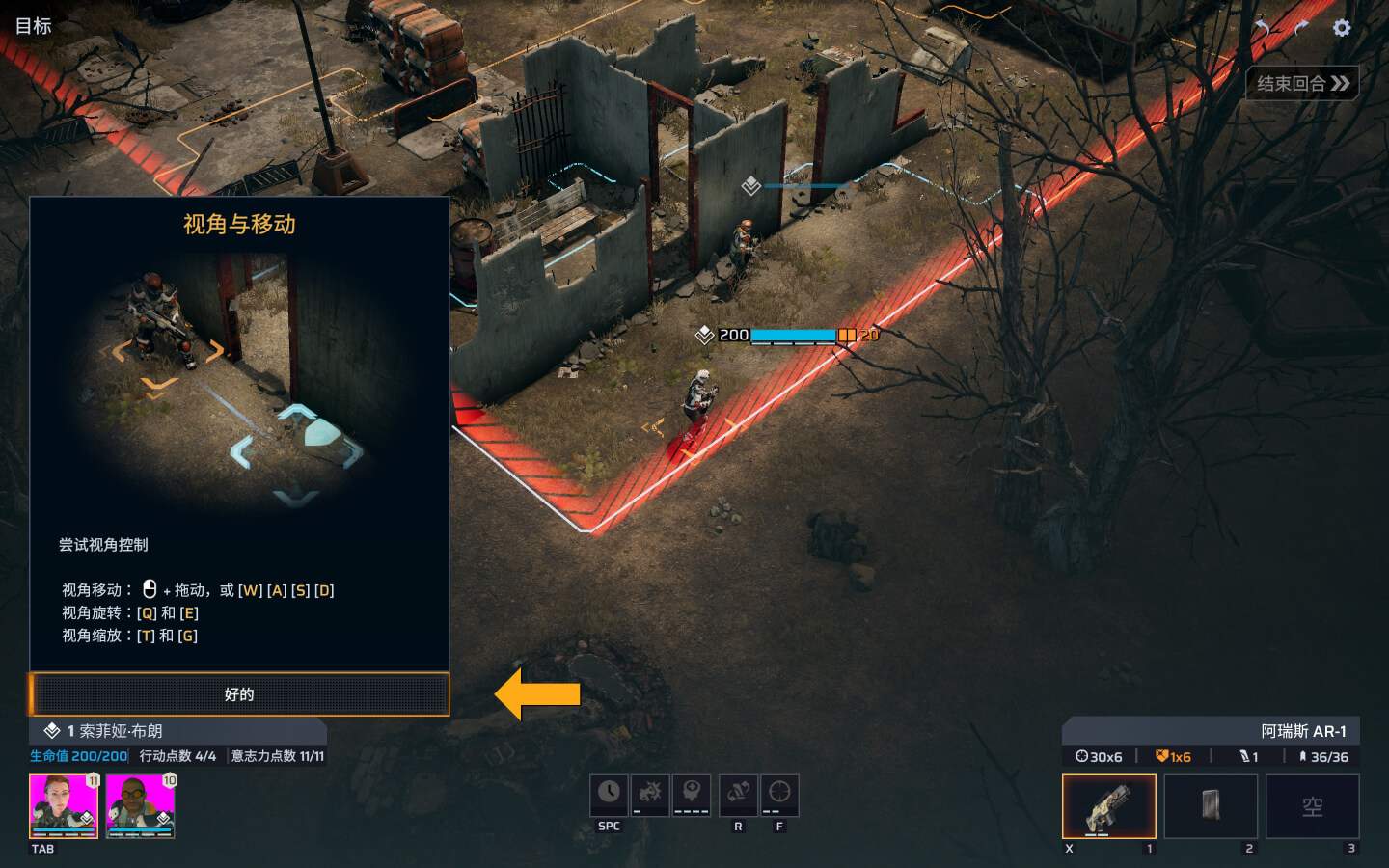Click the diamond marker icon beside 索菲亚·布朗
This screenshot has height=868, width=1389.
pyautogui.click(x=52, y=731)
